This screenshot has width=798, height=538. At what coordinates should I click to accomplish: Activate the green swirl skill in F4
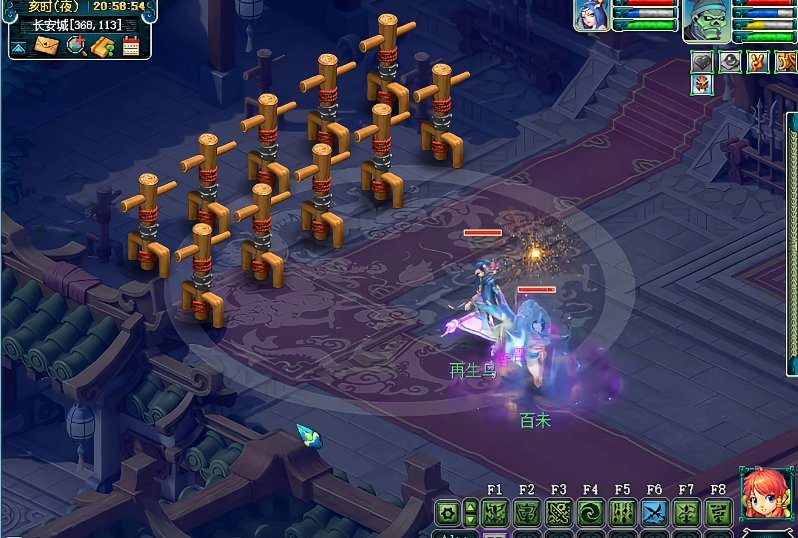(x=591, y=513)
